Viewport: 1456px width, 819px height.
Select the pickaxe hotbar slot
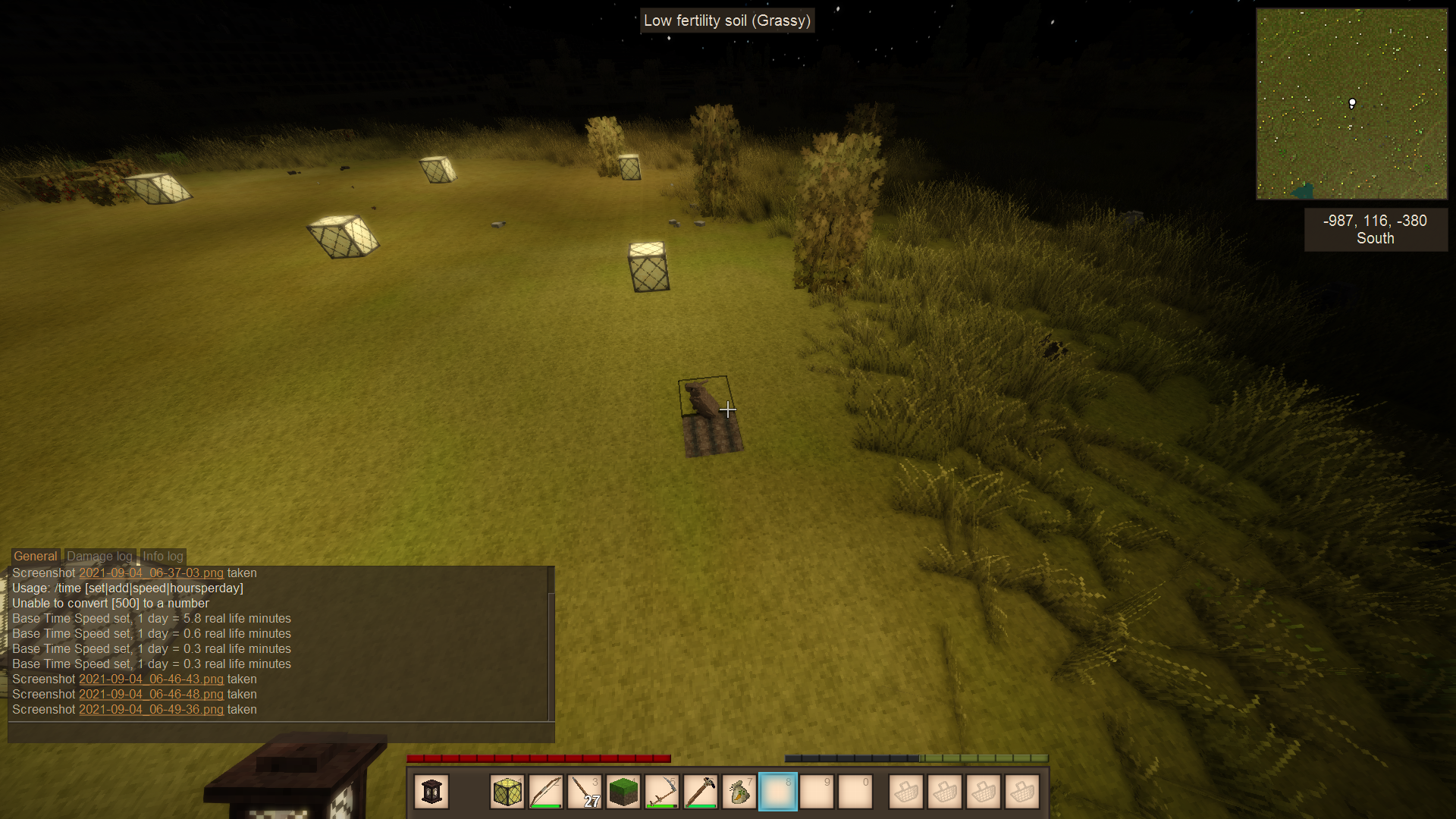pos(701,792)
